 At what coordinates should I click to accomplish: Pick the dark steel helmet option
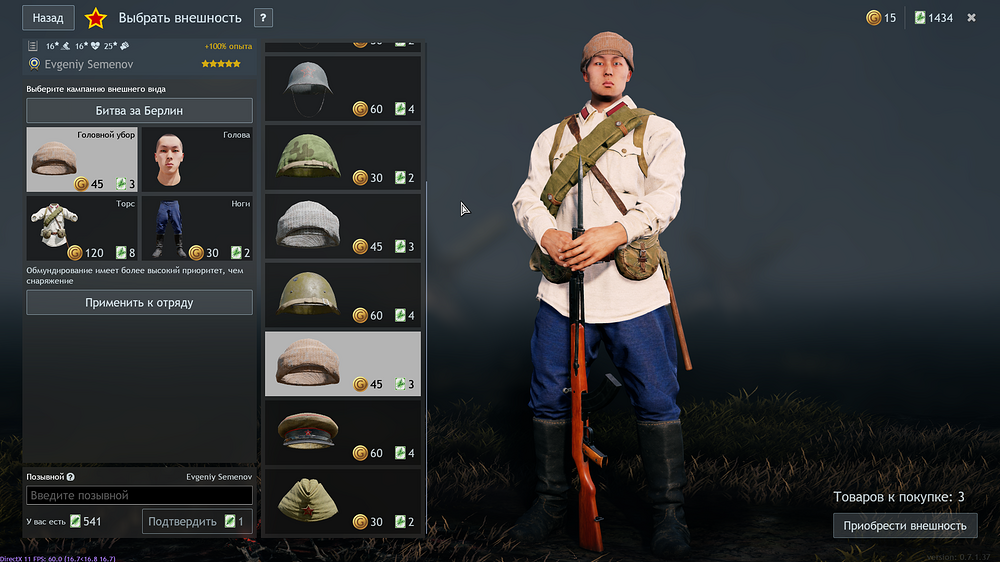(342, 88)
